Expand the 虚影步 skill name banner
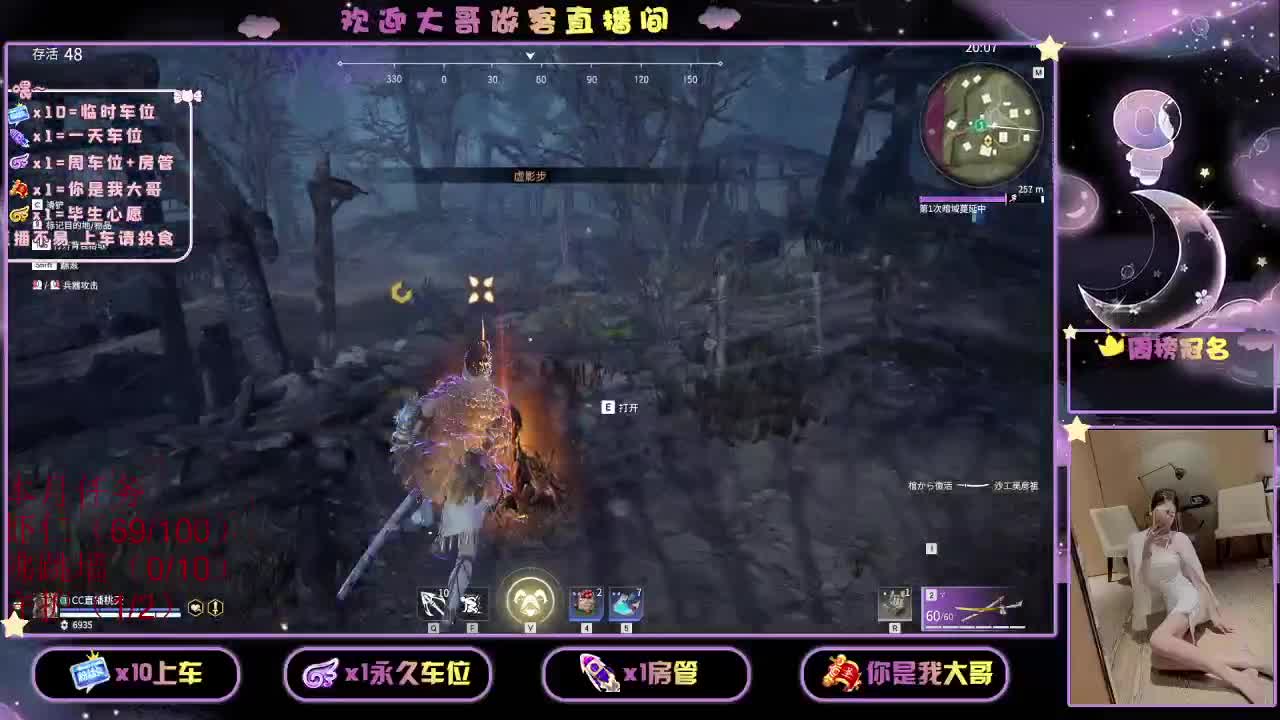Viewport: 1280px width, 720px height. tap(530, 175)
